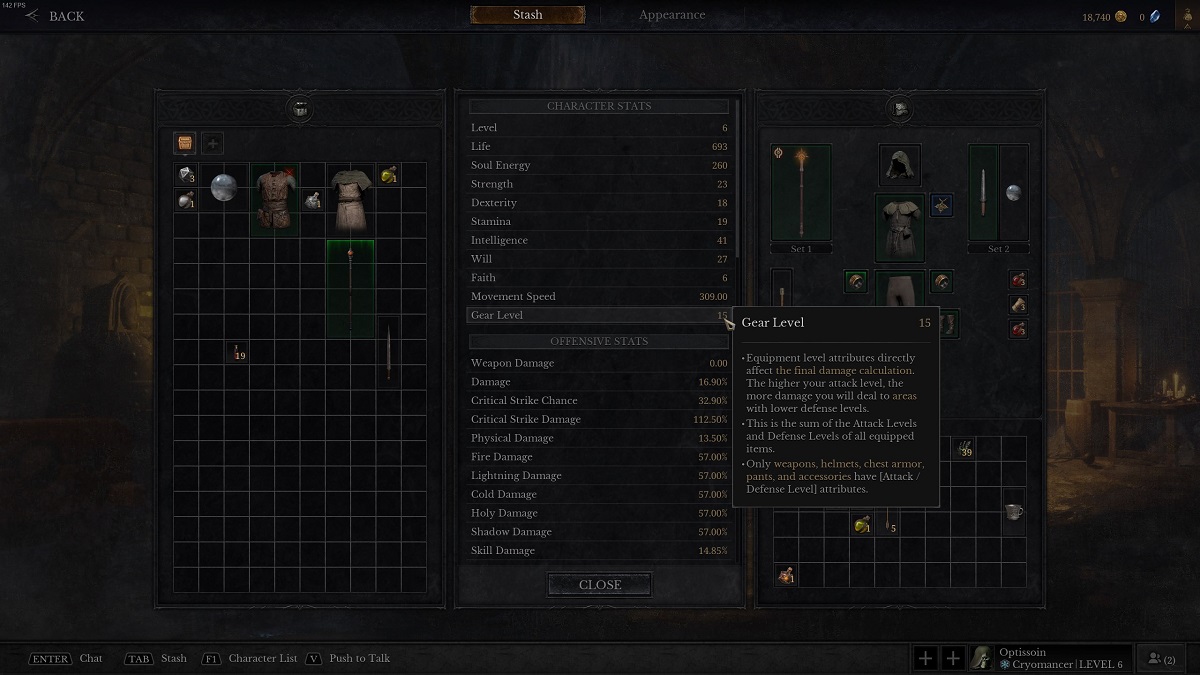1200x675 pixels.
Task: Choose the grey cloth tunic in stash
Action: (350, 199)
